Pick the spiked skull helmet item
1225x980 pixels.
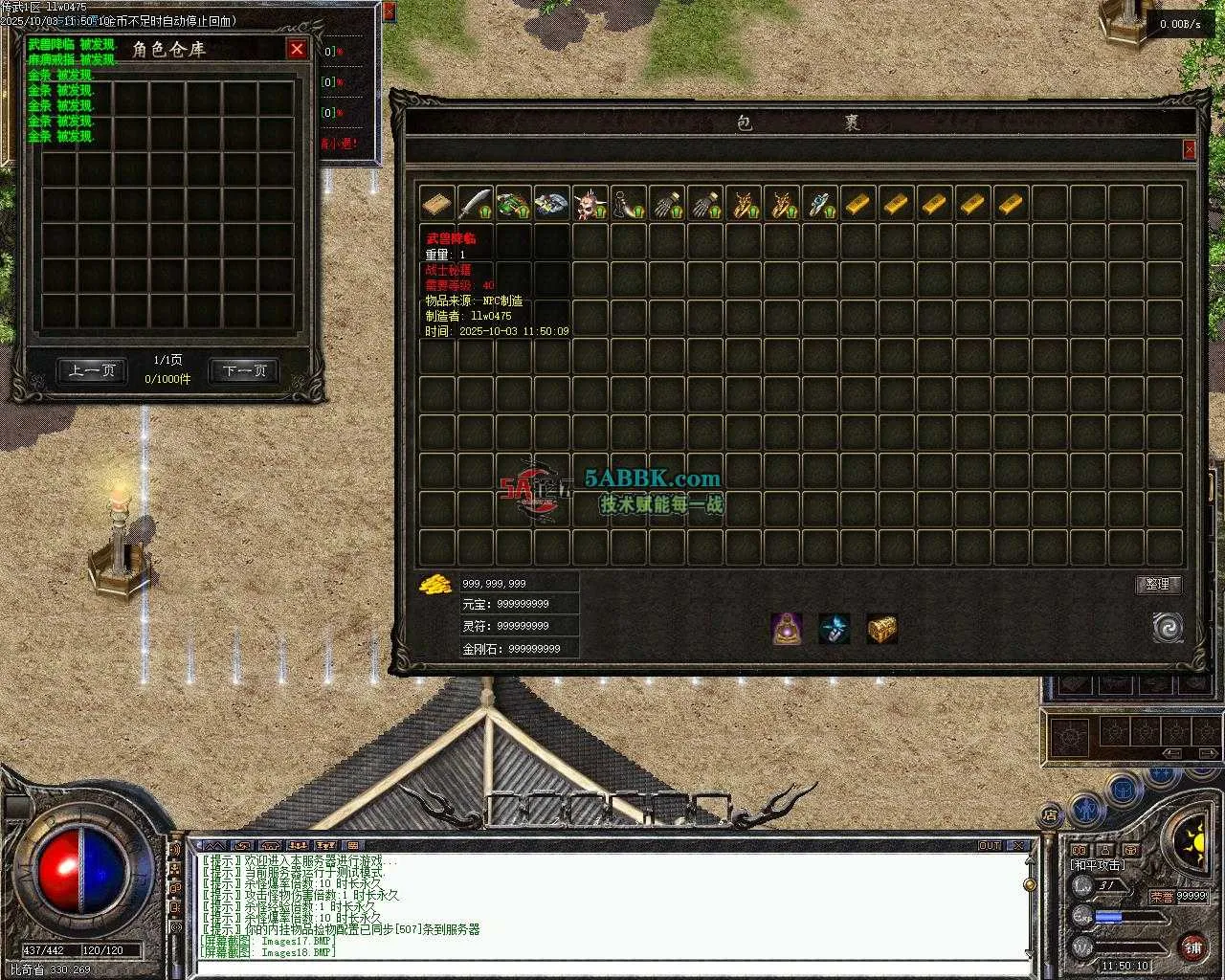[590, 203]
